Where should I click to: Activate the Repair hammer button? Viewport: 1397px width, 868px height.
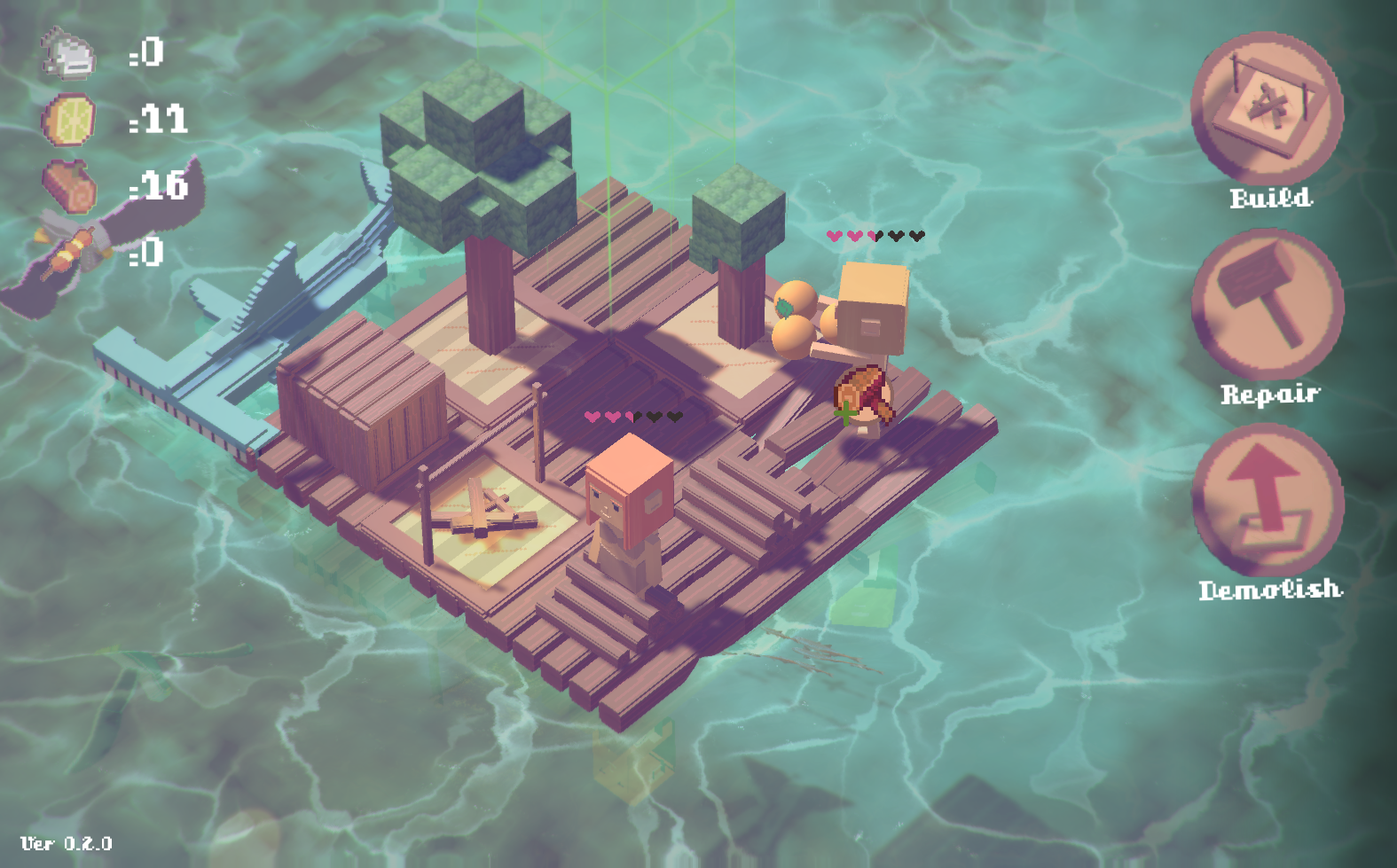tap(1267, 304)
